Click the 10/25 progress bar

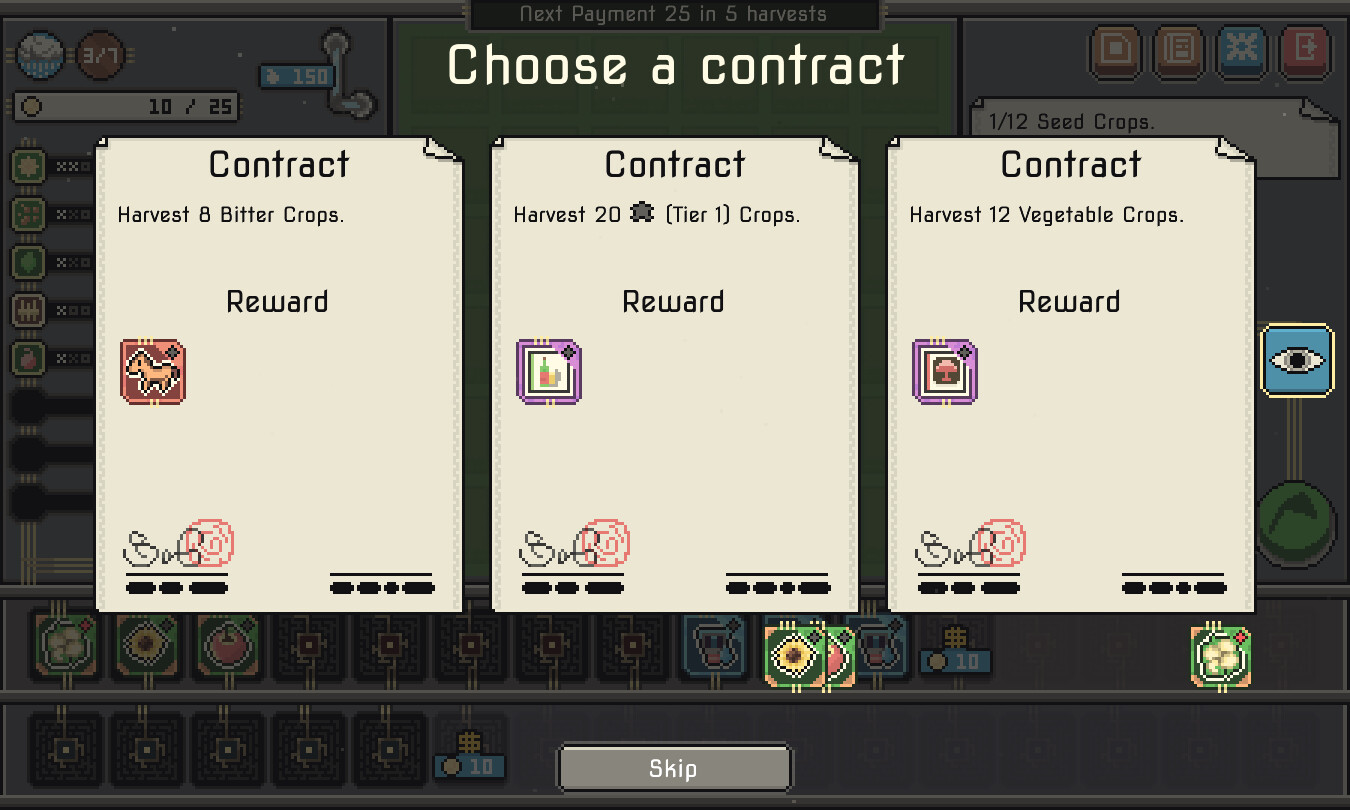coord(125,107)
